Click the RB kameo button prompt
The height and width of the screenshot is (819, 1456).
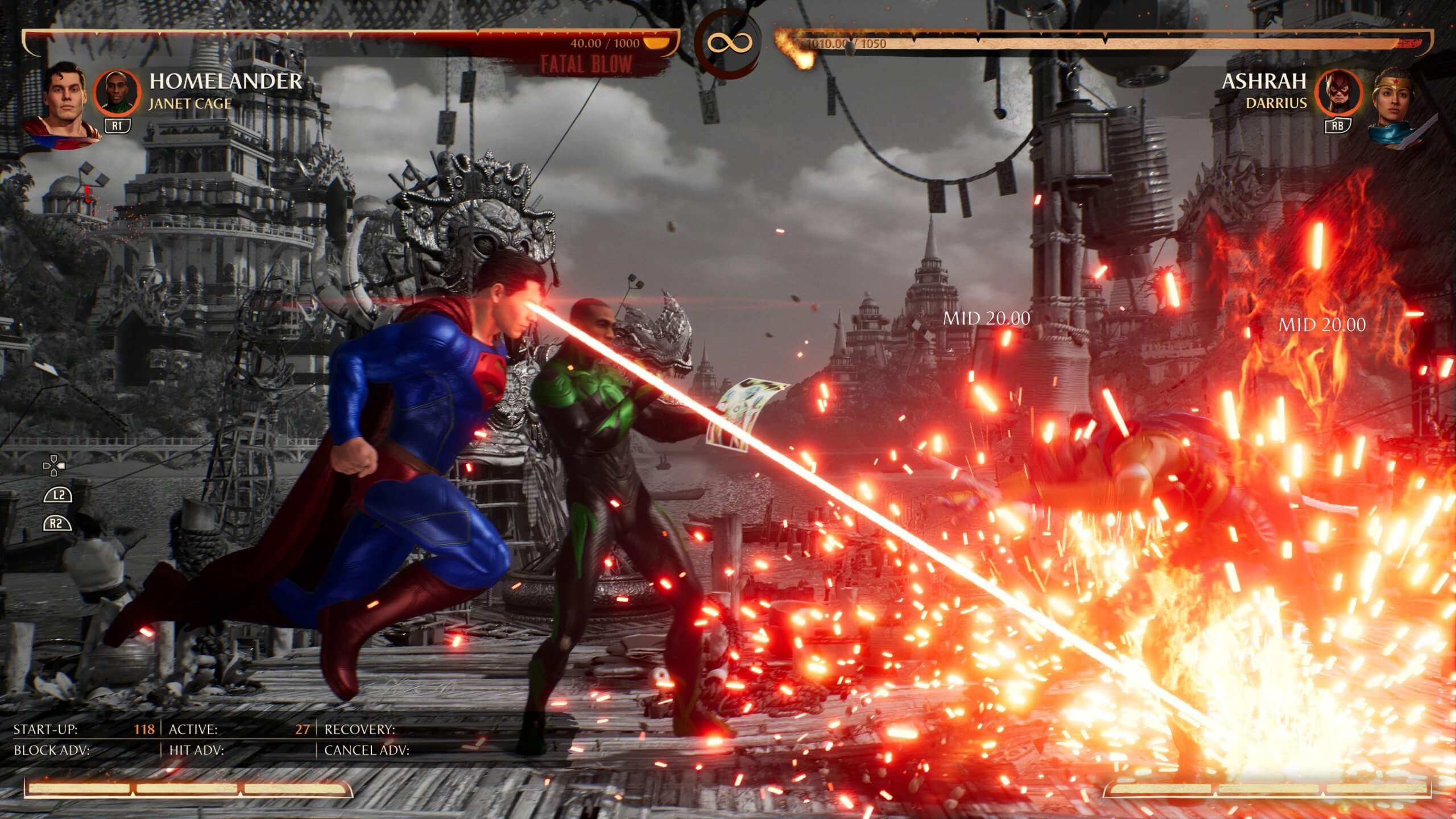pos(1338,124)
